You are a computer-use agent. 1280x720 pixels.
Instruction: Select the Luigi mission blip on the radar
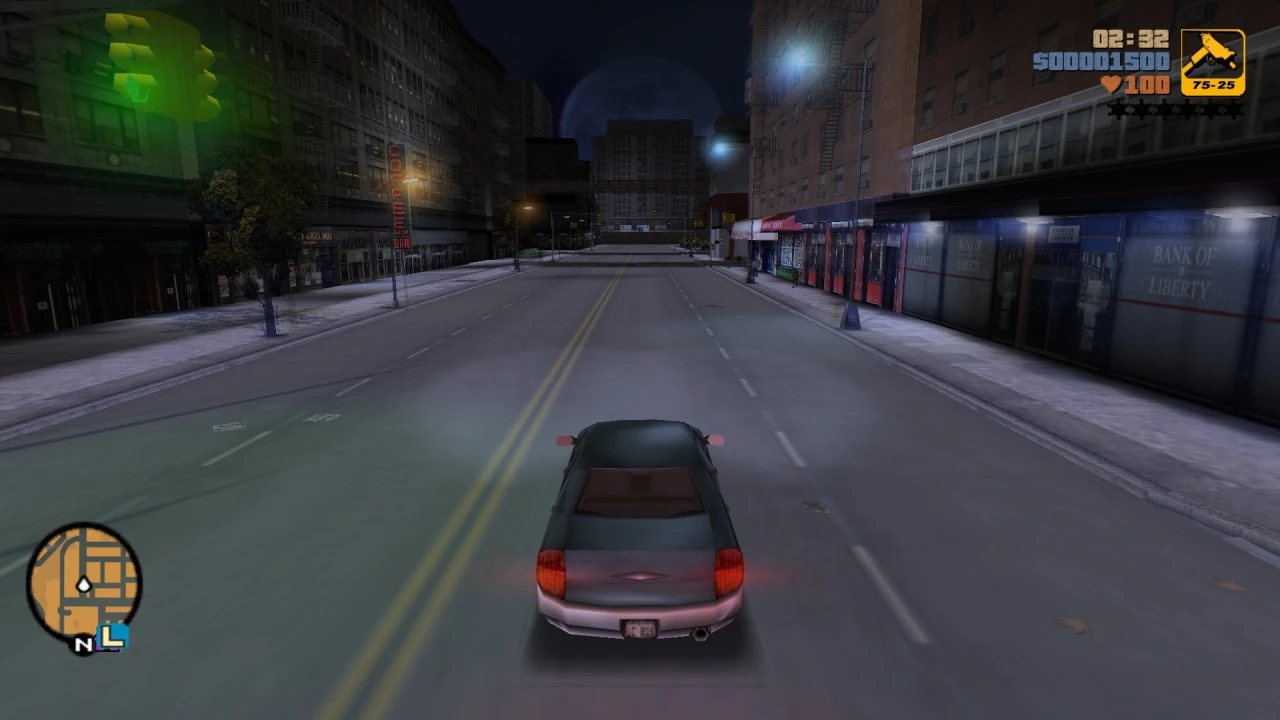click(112, 636)
